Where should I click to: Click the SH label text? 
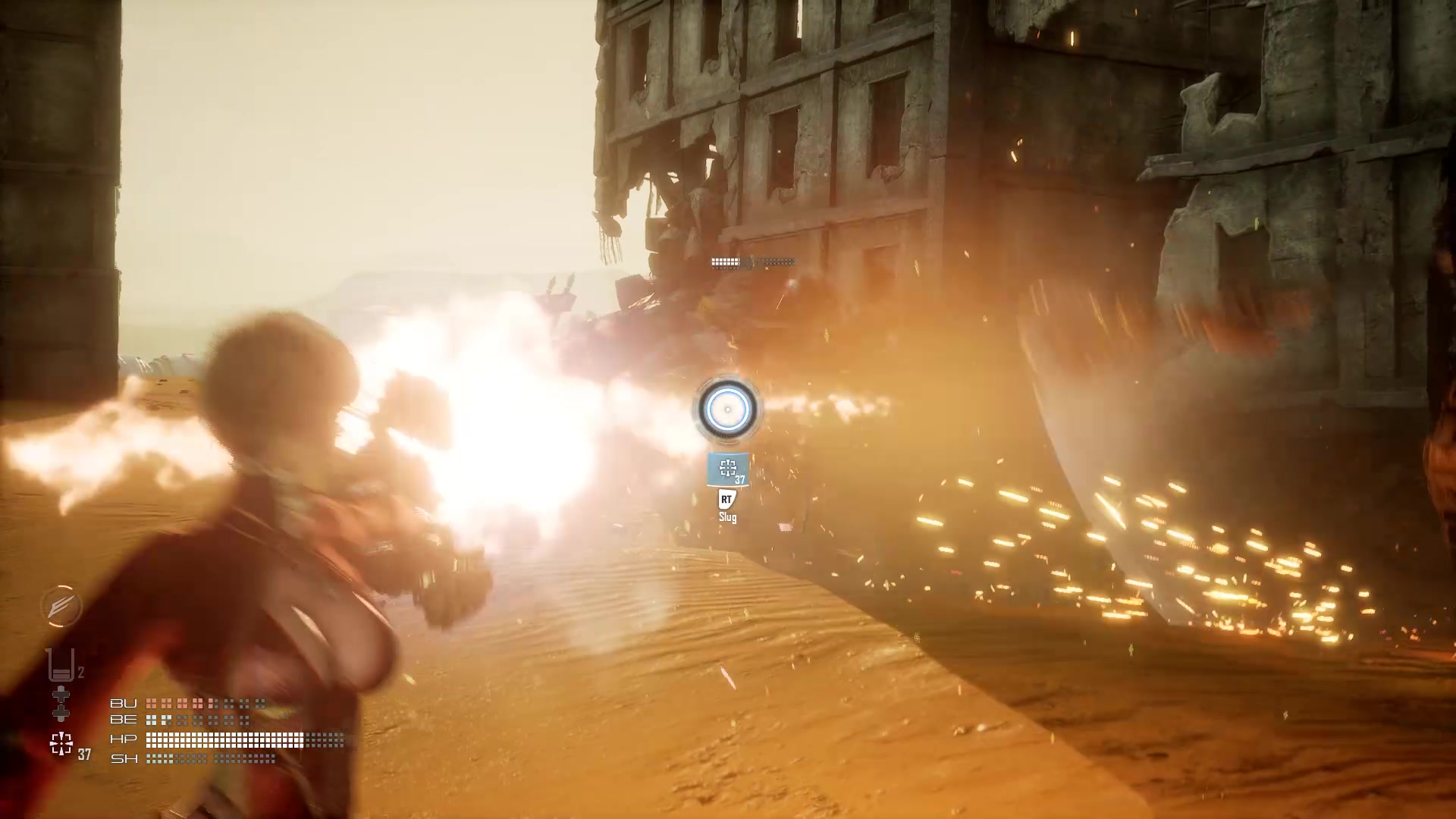pos(124,758)
